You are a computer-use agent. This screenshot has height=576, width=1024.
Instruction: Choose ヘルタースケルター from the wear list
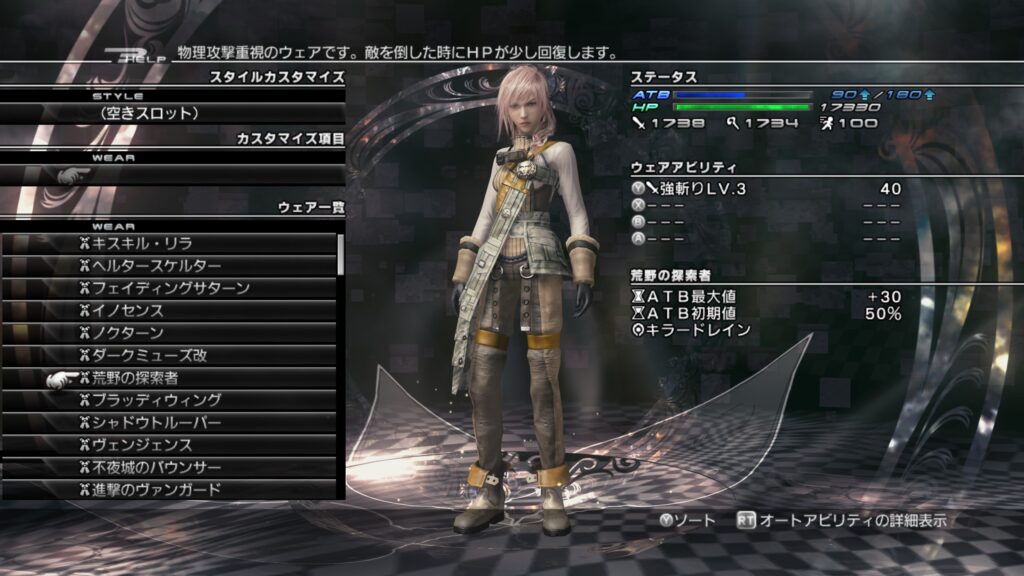pos(170,265)
